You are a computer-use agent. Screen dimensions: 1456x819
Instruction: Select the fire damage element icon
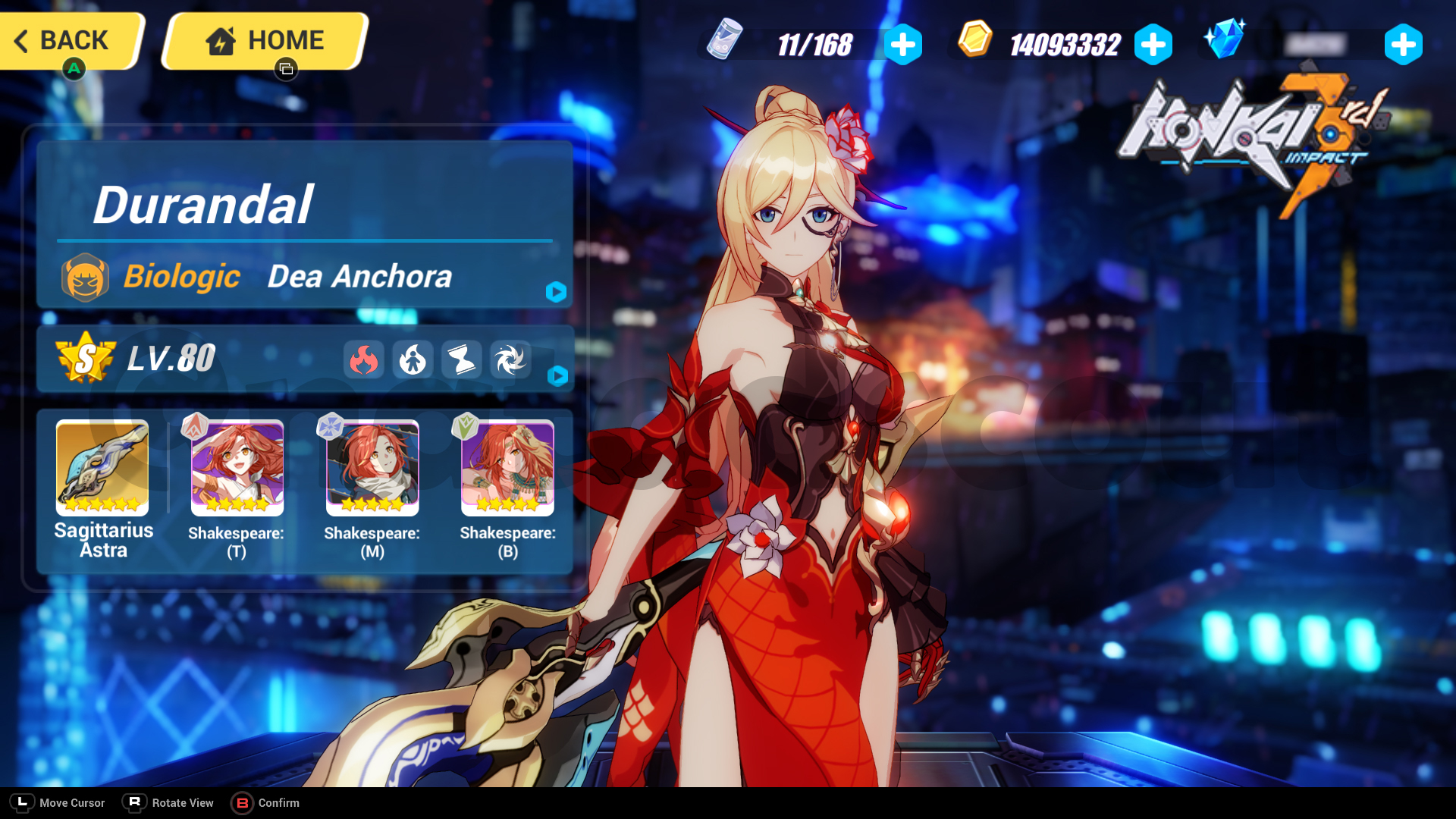tap(365, 360)
